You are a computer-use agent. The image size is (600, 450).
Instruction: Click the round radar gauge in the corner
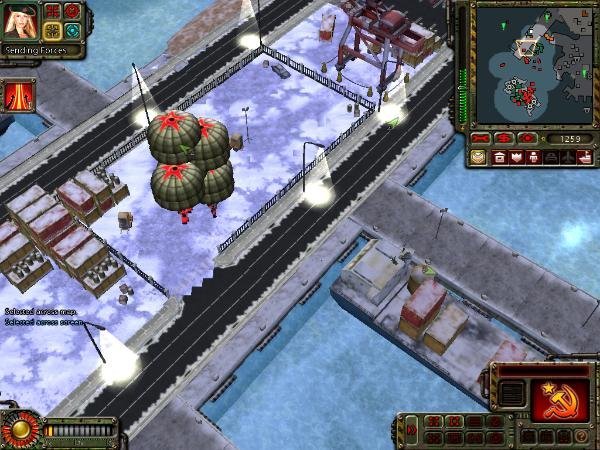point(17,430)
